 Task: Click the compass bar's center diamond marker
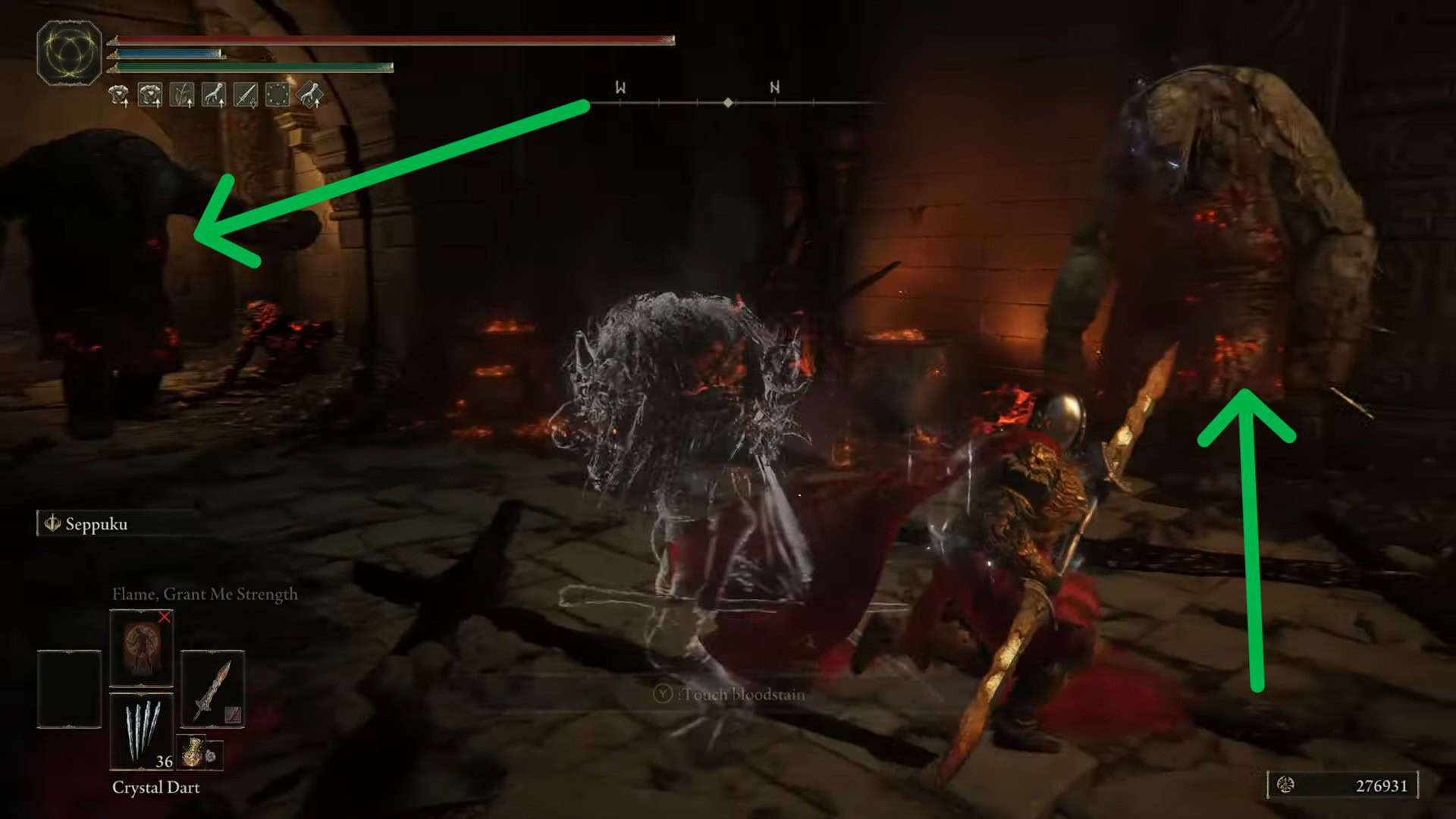(728, 102)
